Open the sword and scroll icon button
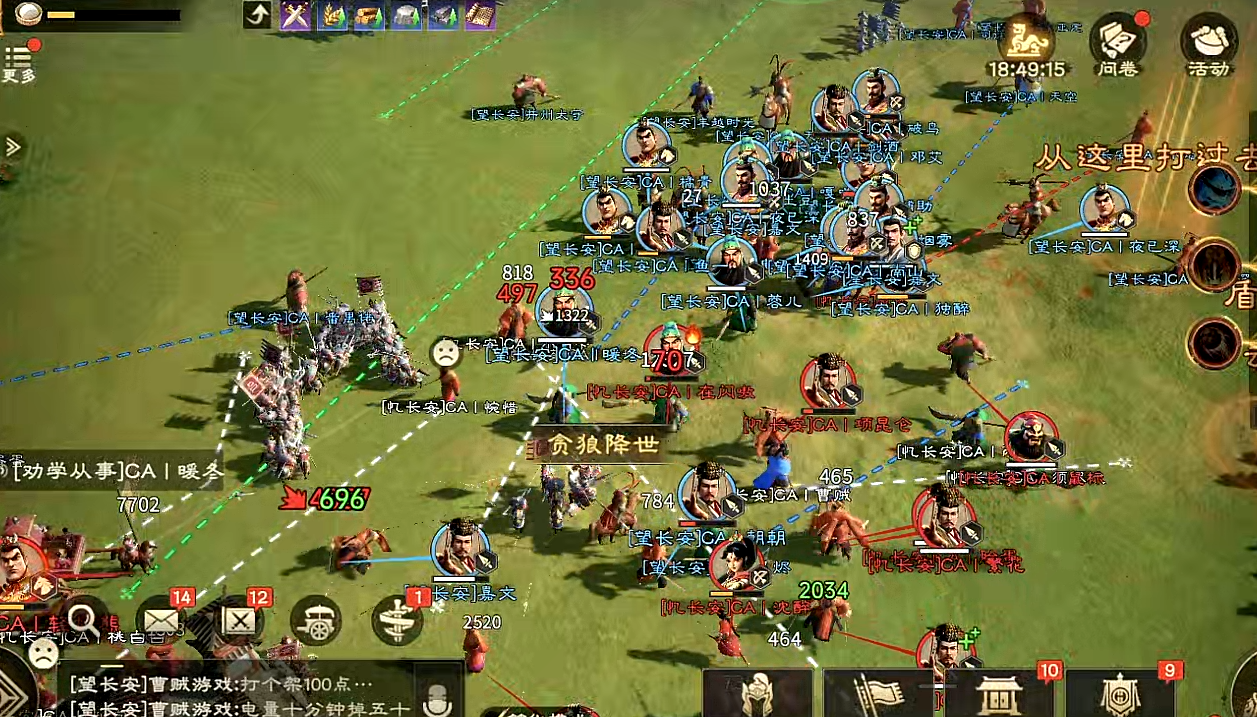 tap(396, 620)
